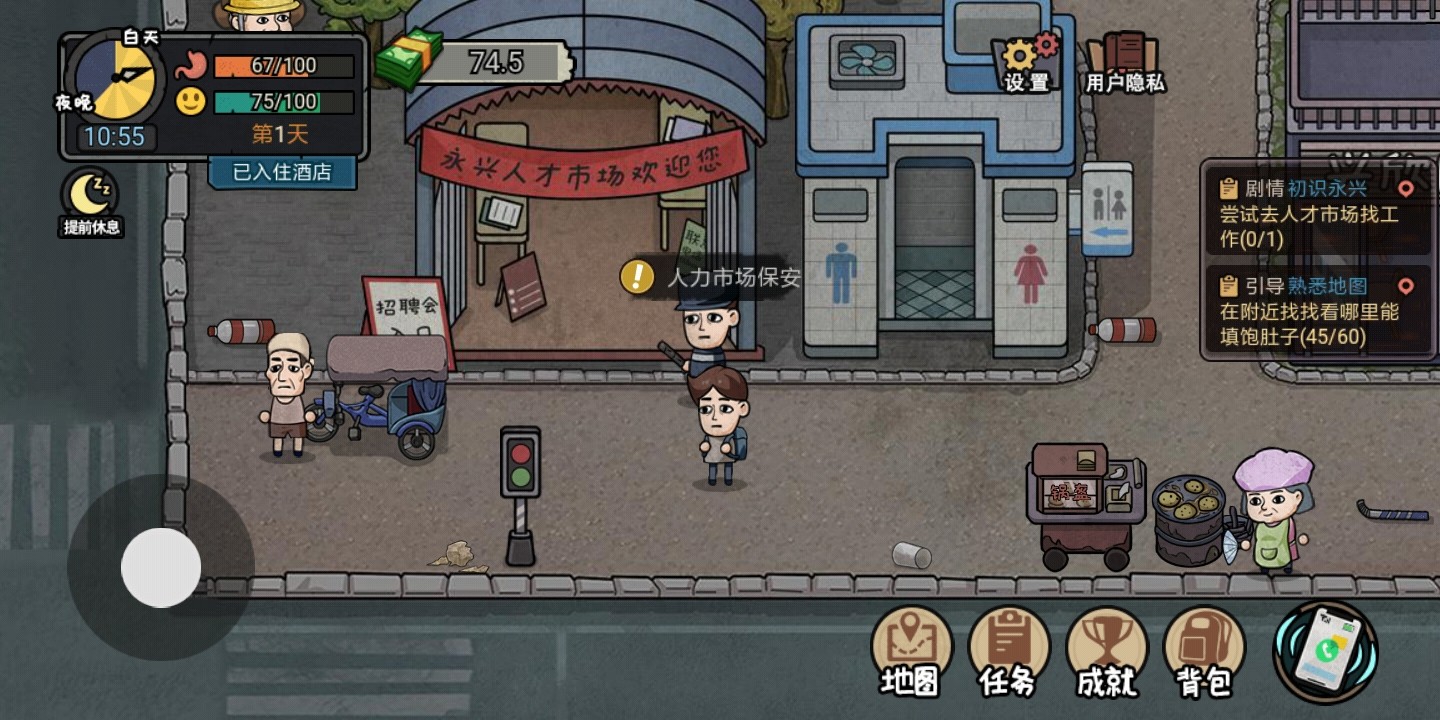1440x720 pixels.
Task: Tap the cash money stack icon
Action: click(409, 60)
